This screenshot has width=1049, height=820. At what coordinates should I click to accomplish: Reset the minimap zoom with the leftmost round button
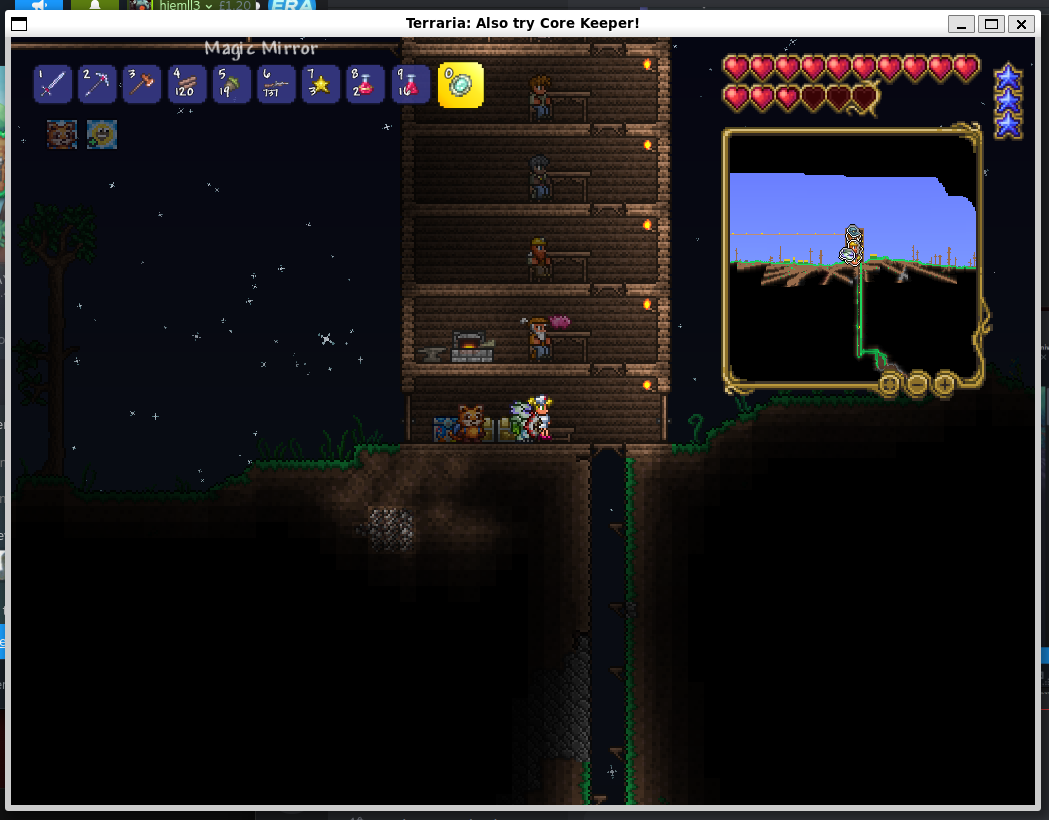point(889,383)
